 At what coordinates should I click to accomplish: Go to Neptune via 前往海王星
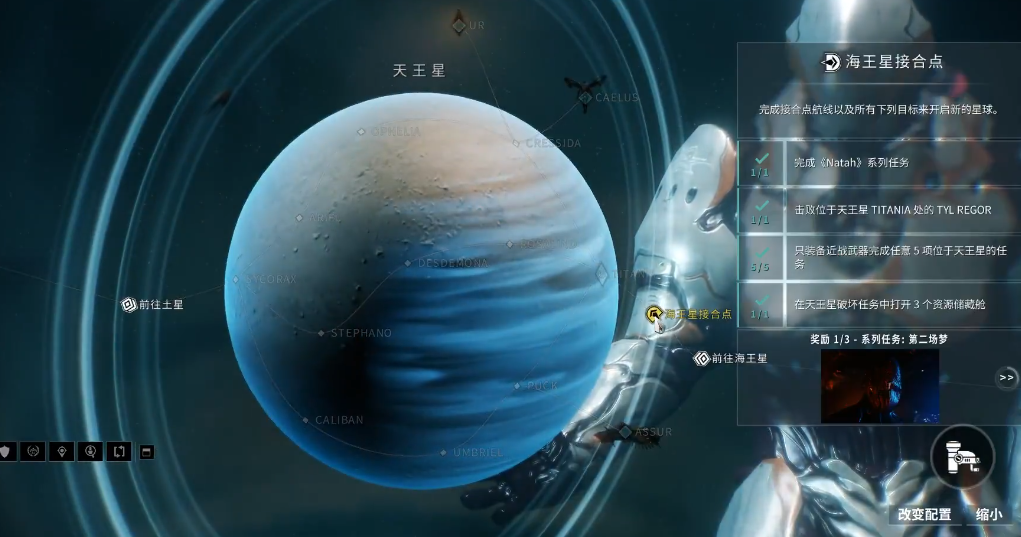702,357
